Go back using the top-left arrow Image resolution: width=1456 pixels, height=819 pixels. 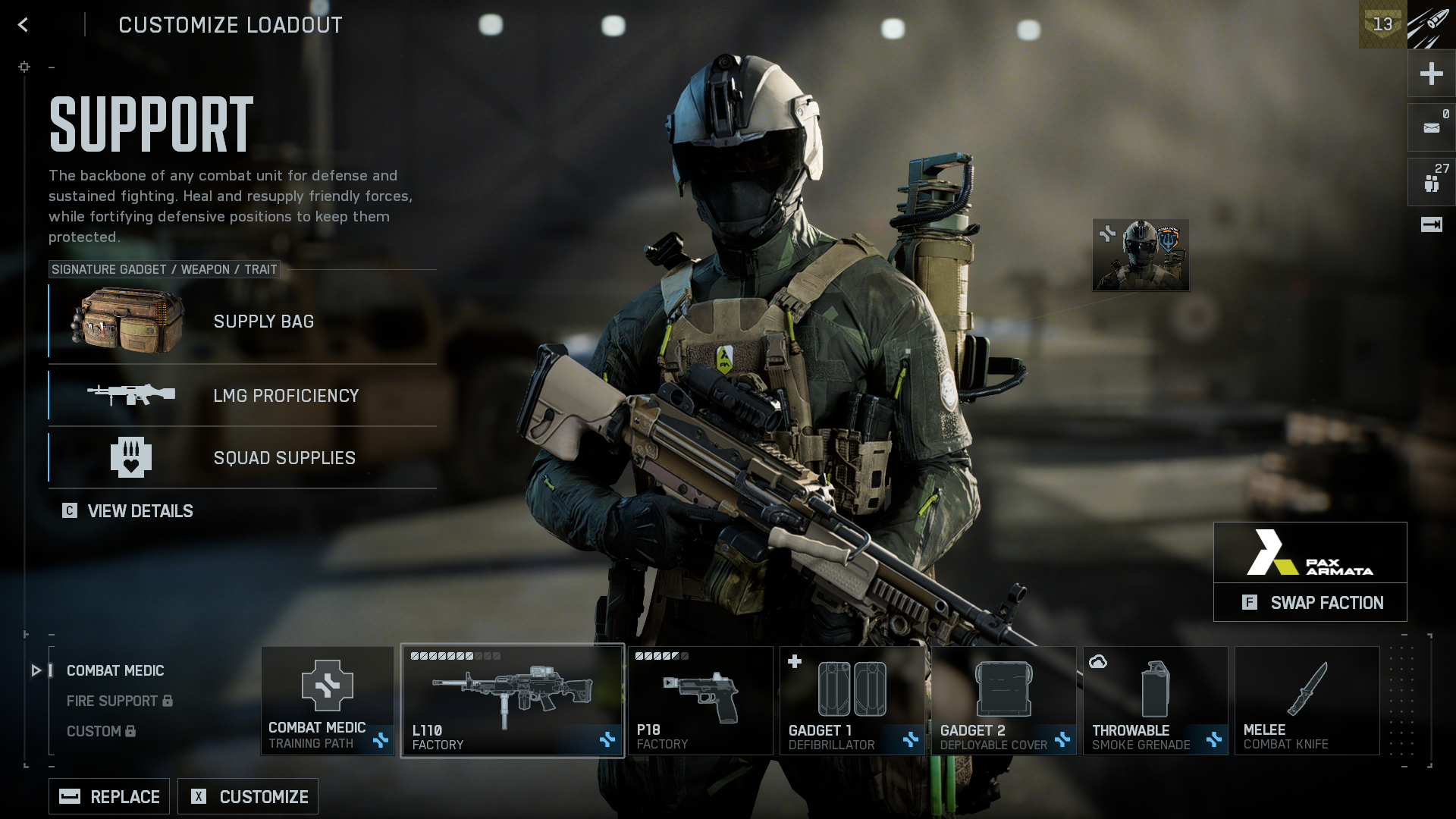(24, 25)
